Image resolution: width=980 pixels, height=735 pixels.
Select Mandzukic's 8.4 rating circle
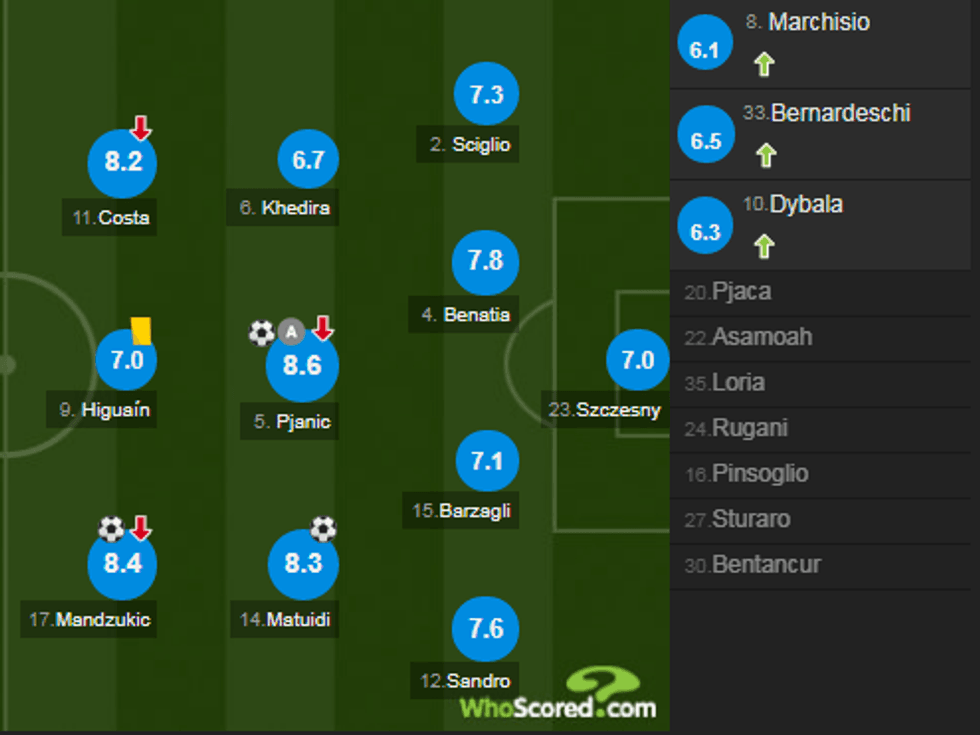pyautogui.click(x=123, y=563)
